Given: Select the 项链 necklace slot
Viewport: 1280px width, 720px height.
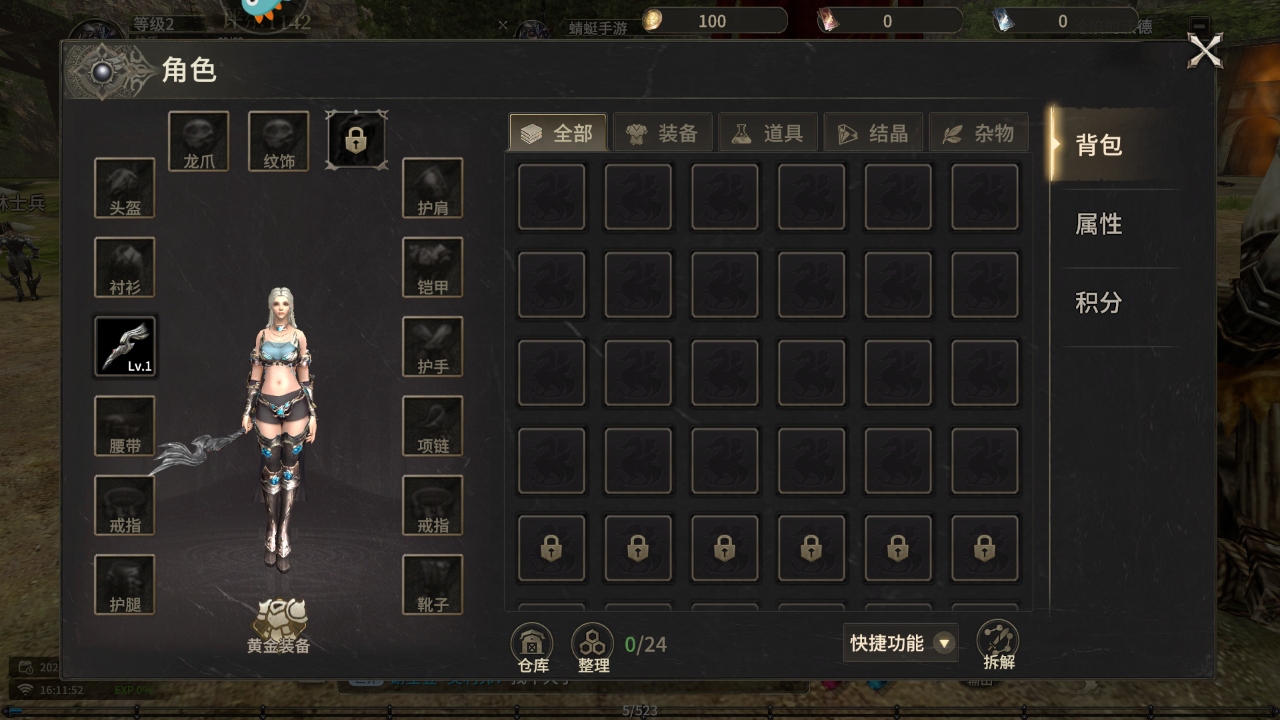Looking at the screenshot, I should pos(433,426).
